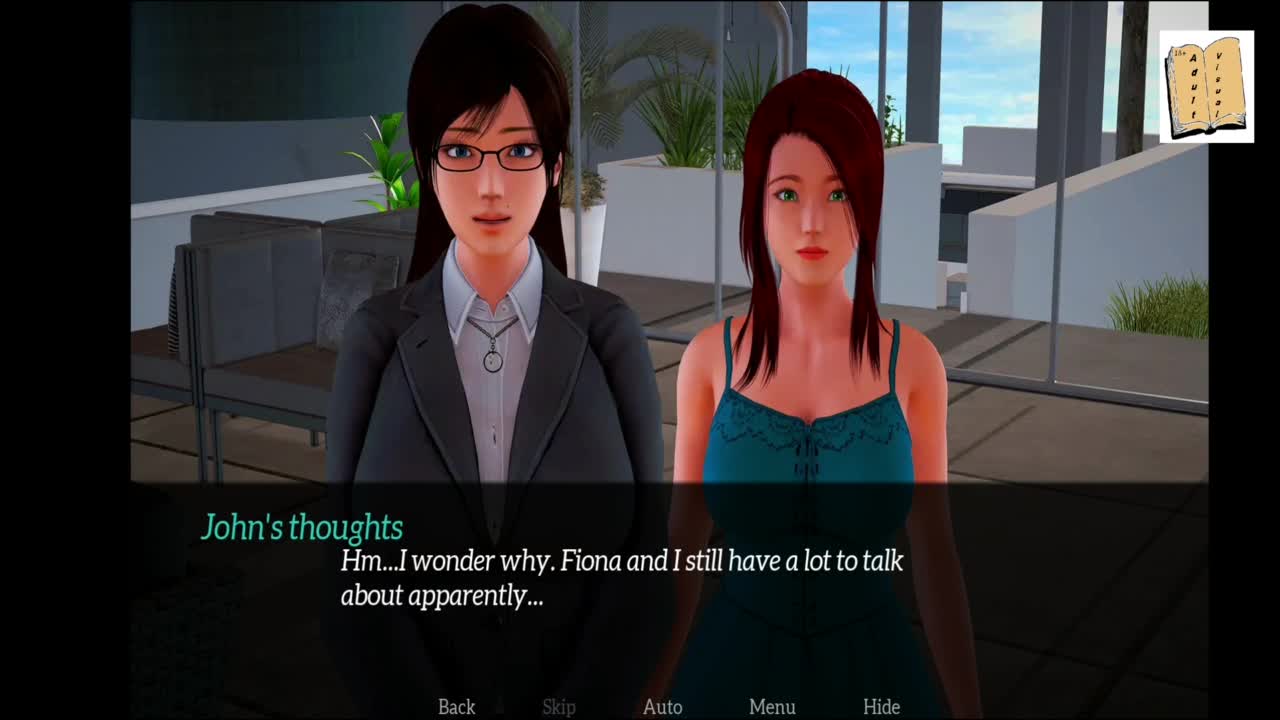Hide the dialogue text box
1280x720 pixels.
pos(881,707)
